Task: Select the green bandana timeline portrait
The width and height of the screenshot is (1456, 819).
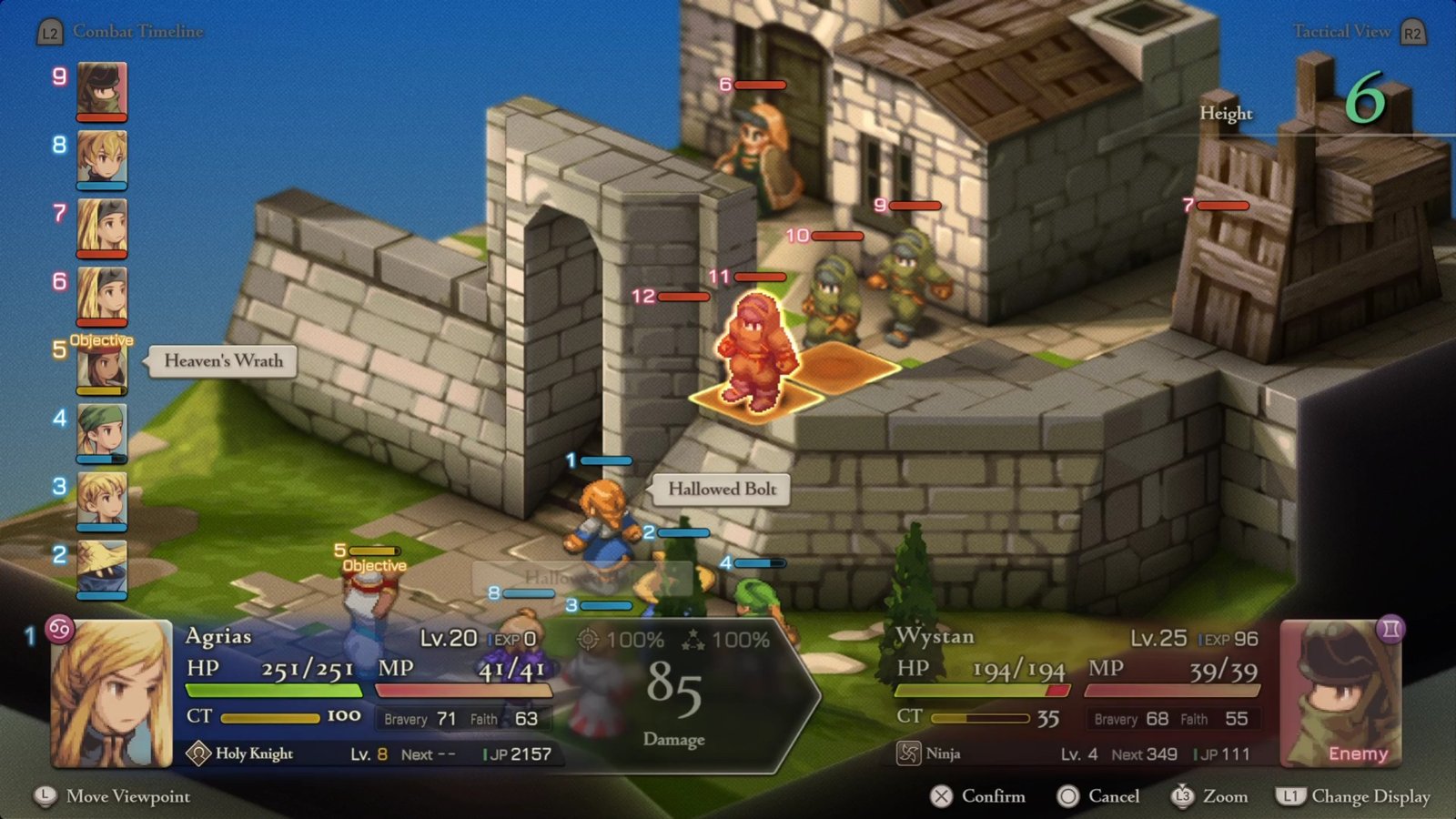Action: pos(101,431)
